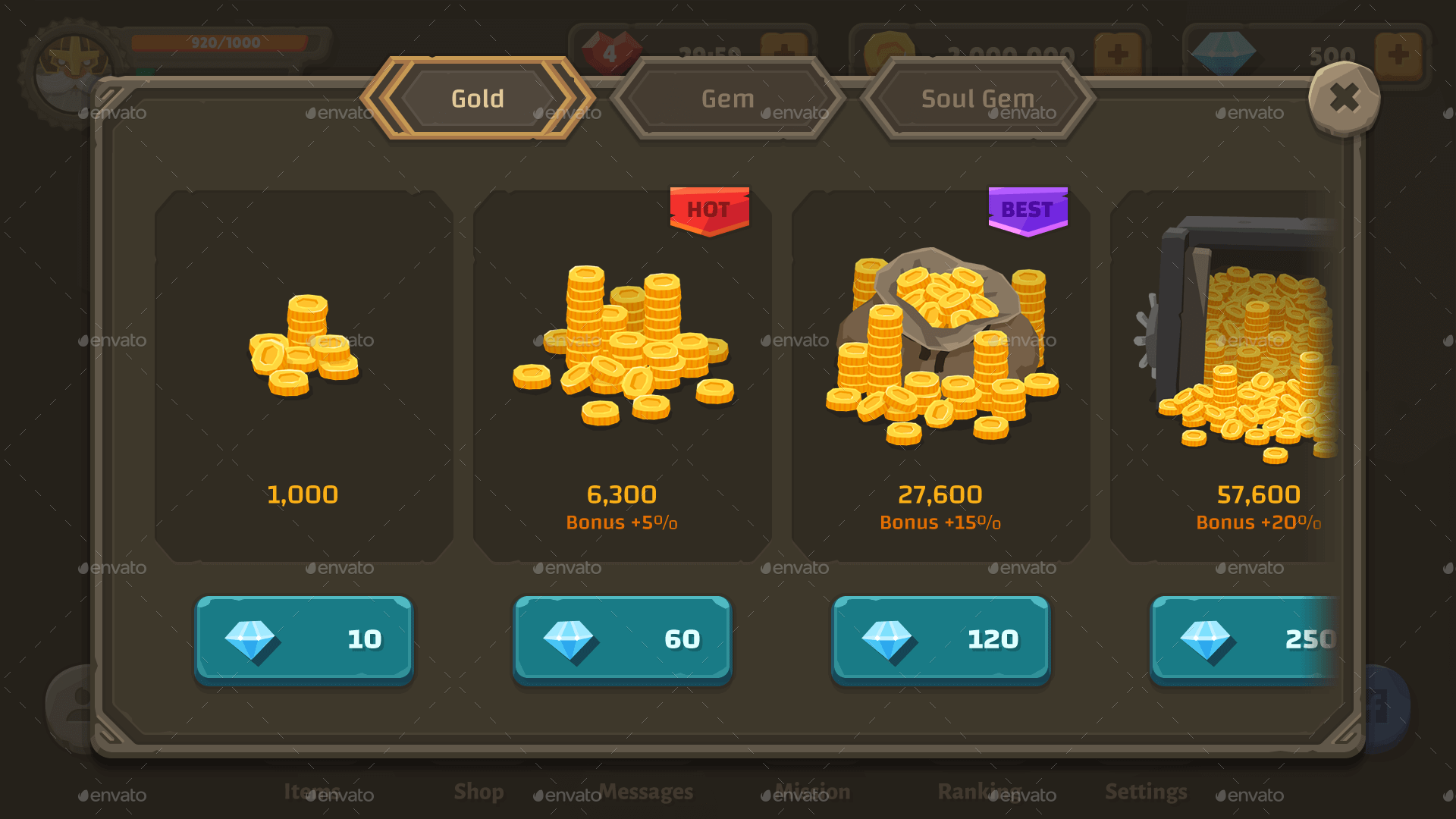Purchase the 27,600 gold pack
1456x819 pixels.
click(940, 639)
